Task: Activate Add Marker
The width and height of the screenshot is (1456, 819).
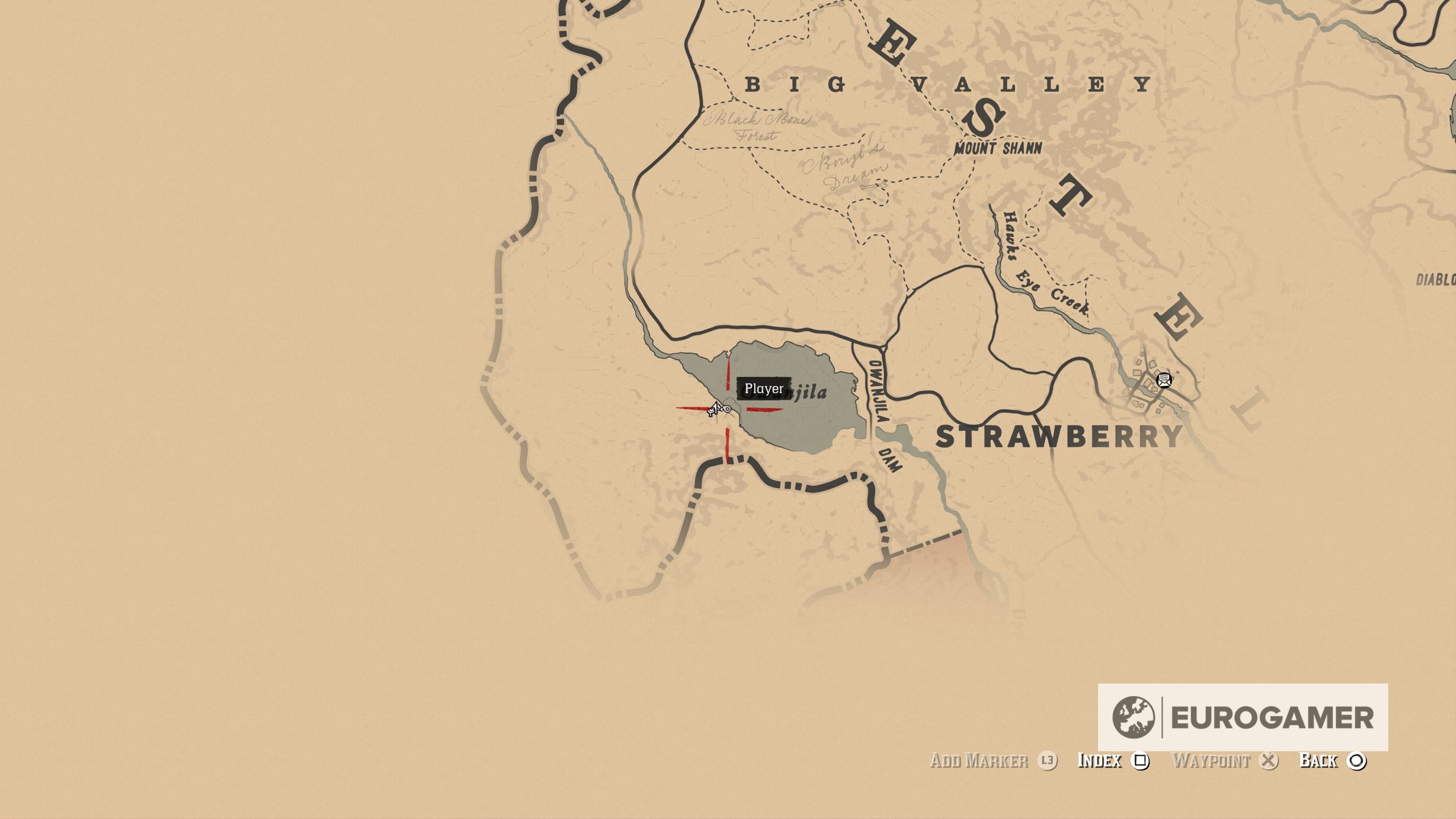Action: point(981,761)
